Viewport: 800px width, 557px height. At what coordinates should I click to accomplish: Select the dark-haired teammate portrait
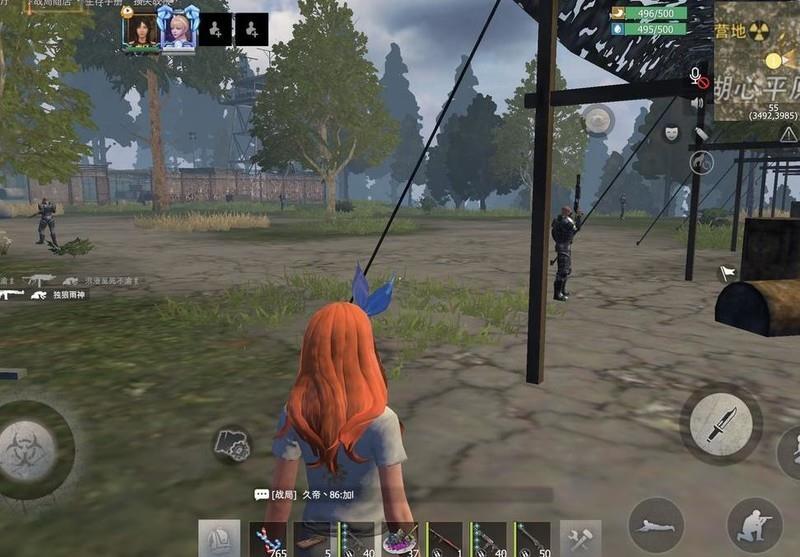(142, 31)
